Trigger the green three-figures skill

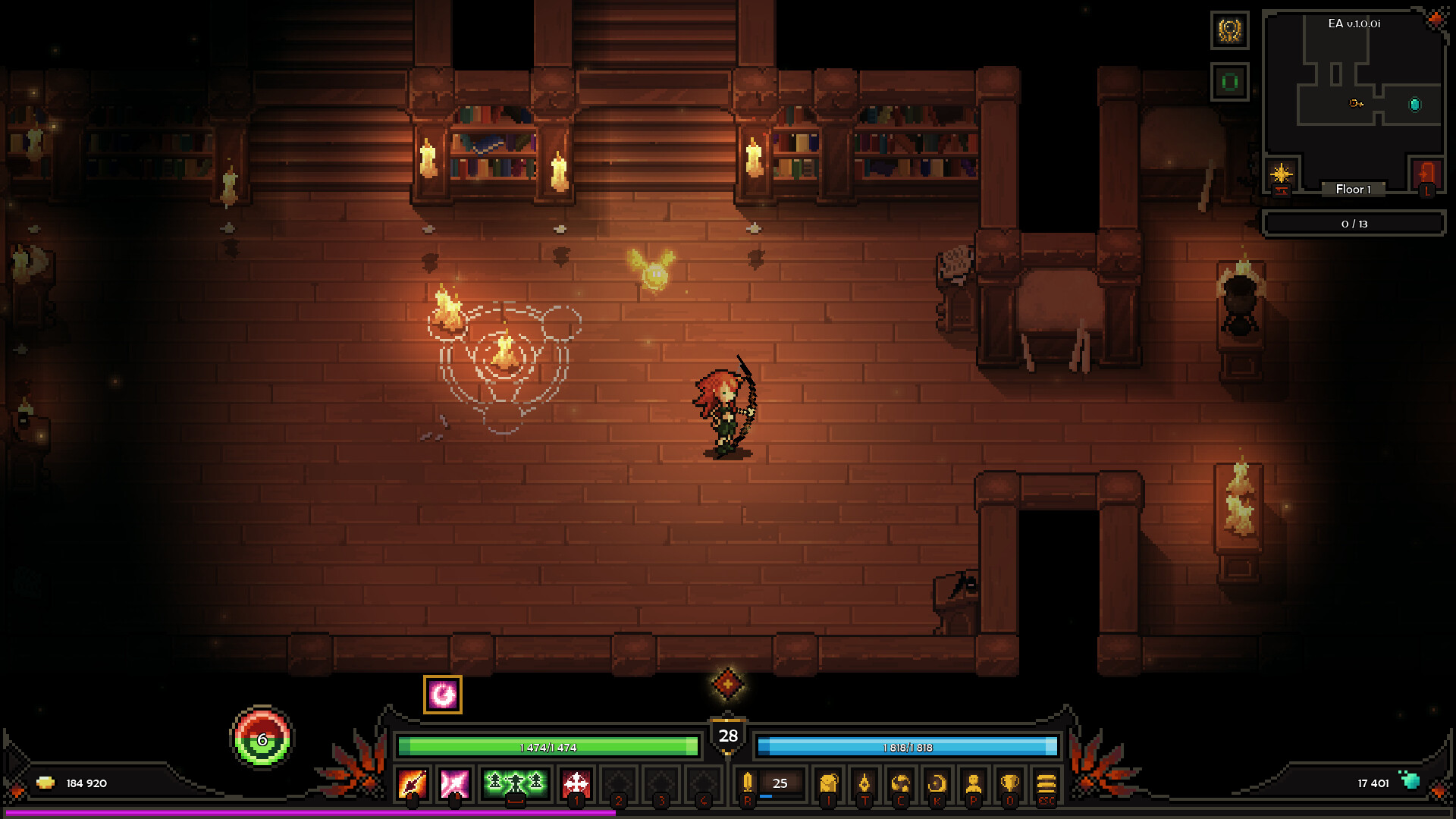coord(515,783)
